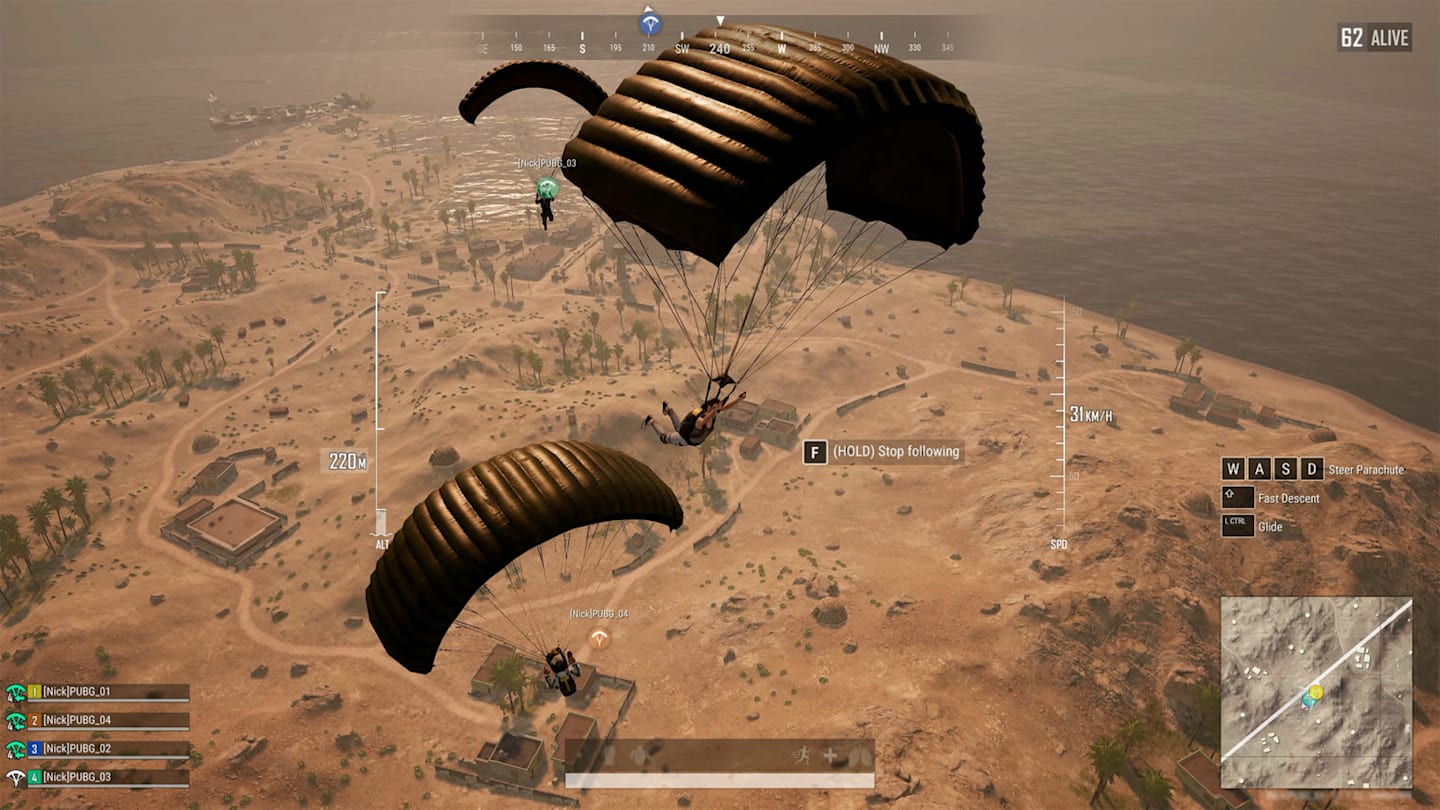The height and width of the screenshot is (810, 1440).
Task: Click the SPD label under the speed gauge
Action: click(x=1058, y=545)
